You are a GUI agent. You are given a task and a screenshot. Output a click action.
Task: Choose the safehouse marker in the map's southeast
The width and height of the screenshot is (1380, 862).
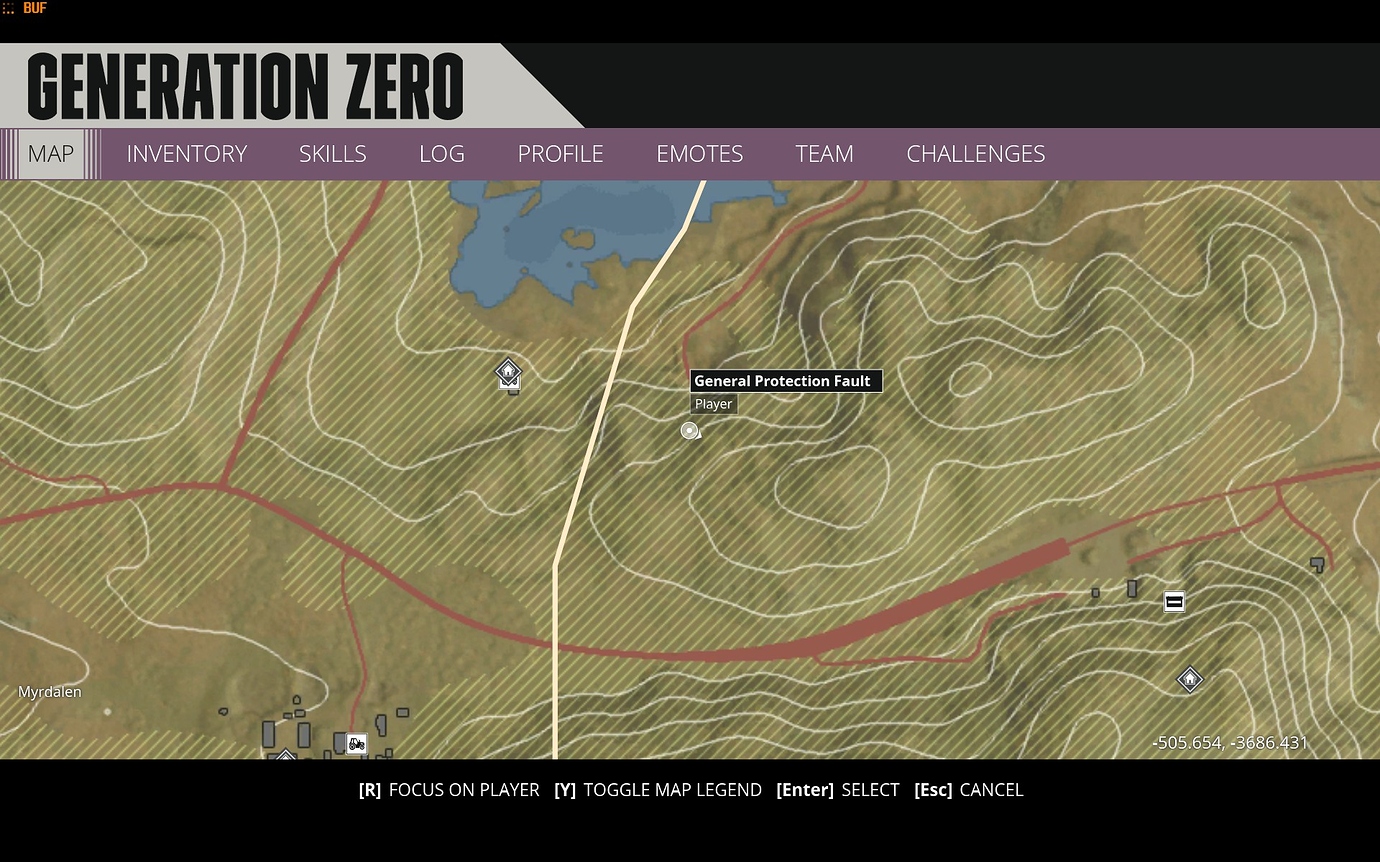point(1189,680)
